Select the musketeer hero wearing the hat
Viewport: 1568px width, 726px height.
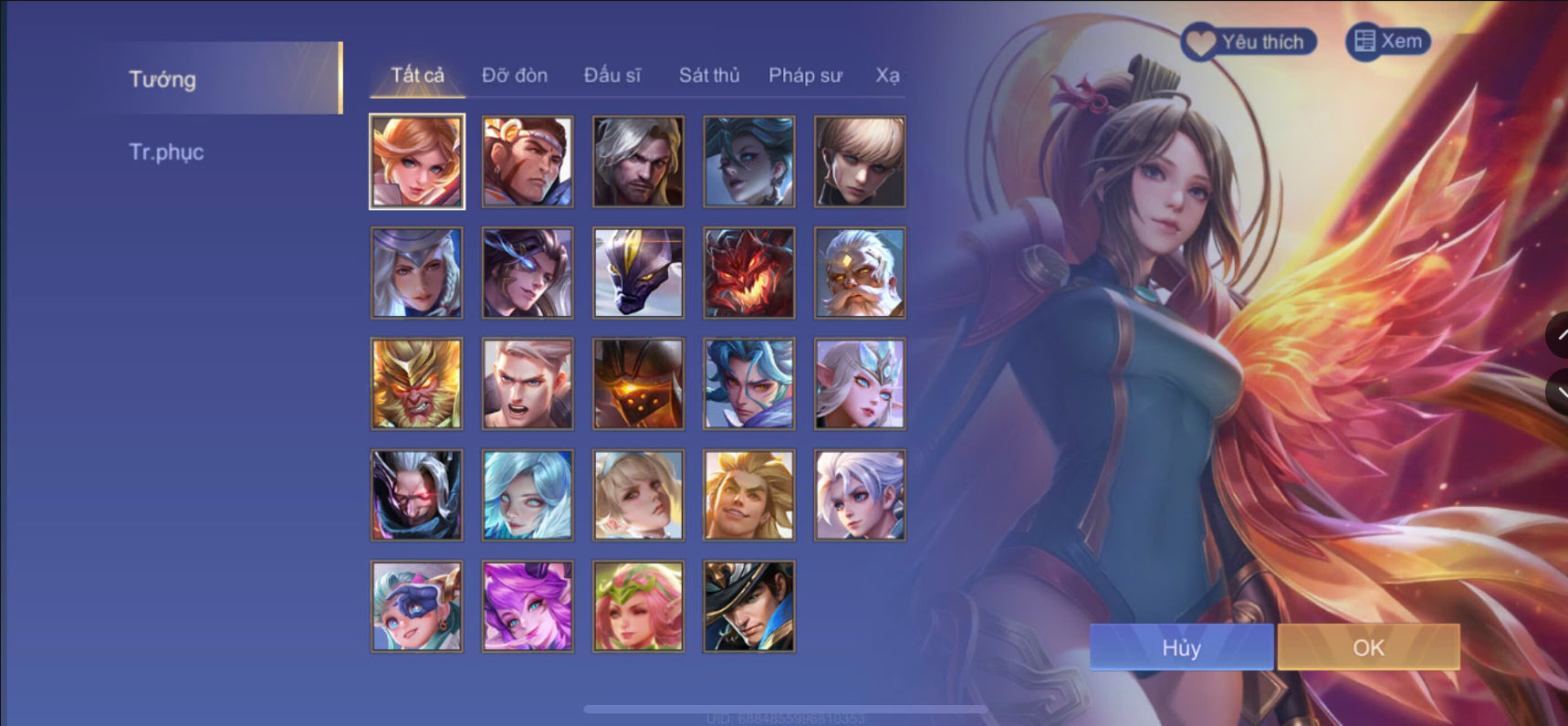(x=748, y=605)
